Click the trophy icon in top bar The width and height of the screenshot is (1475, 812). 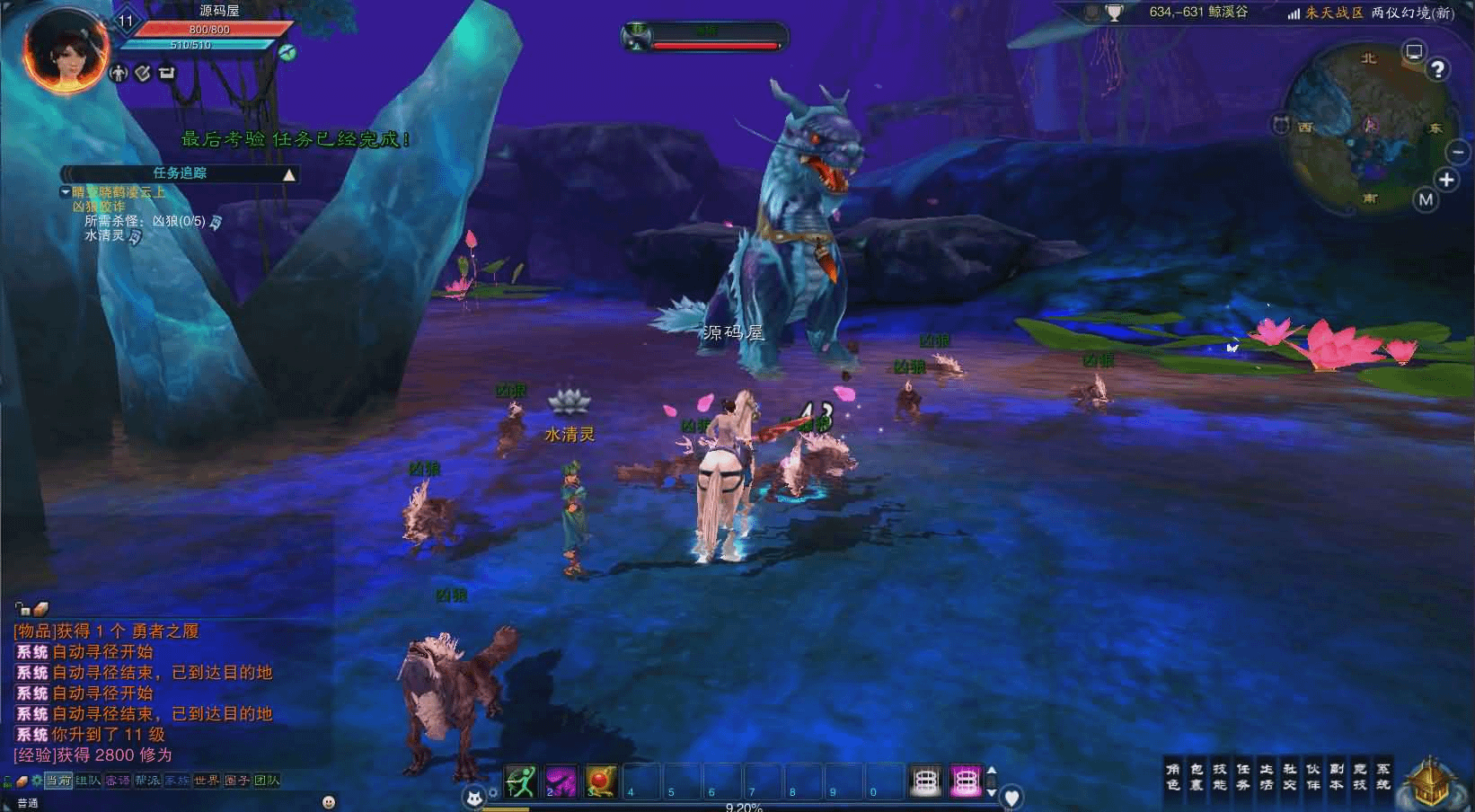pyautogui.click(x=1115, y=13)
